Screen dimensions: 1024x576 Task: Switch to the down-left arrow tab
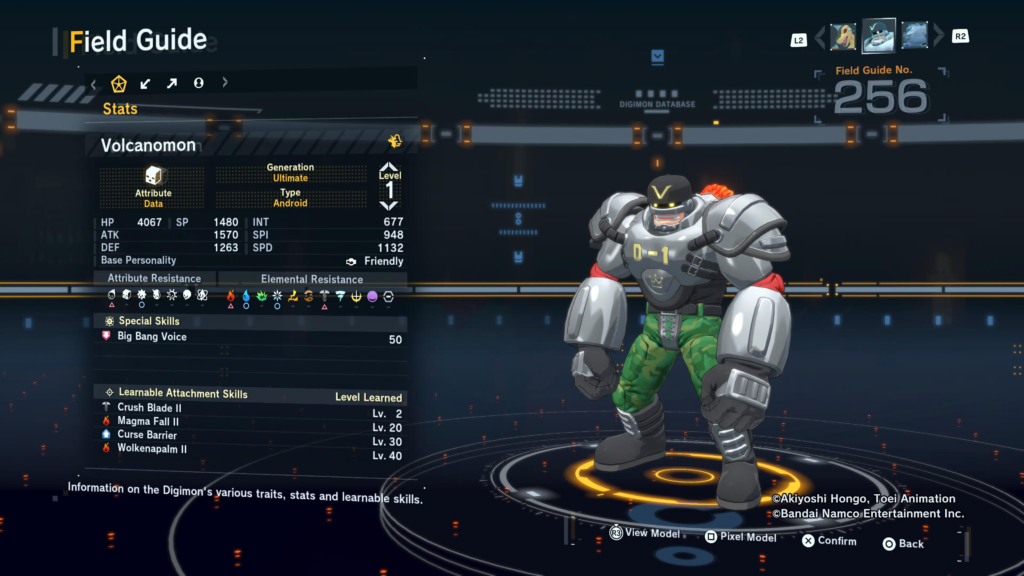[x=146, y=83]
